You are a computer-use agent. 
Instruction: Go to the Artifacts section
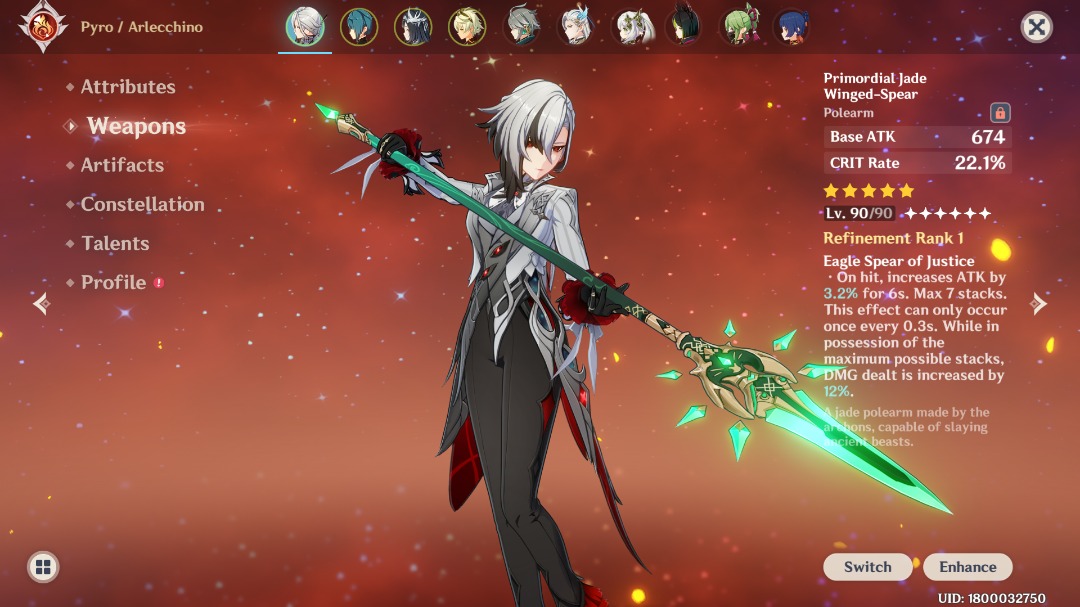click(x=122, y=165)
